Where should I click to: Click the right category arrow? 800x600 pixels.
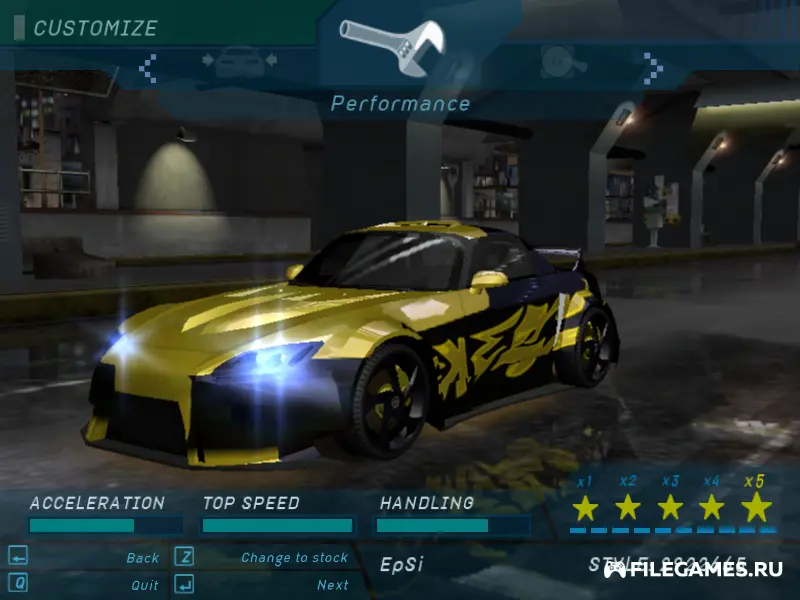click(653, 67)
